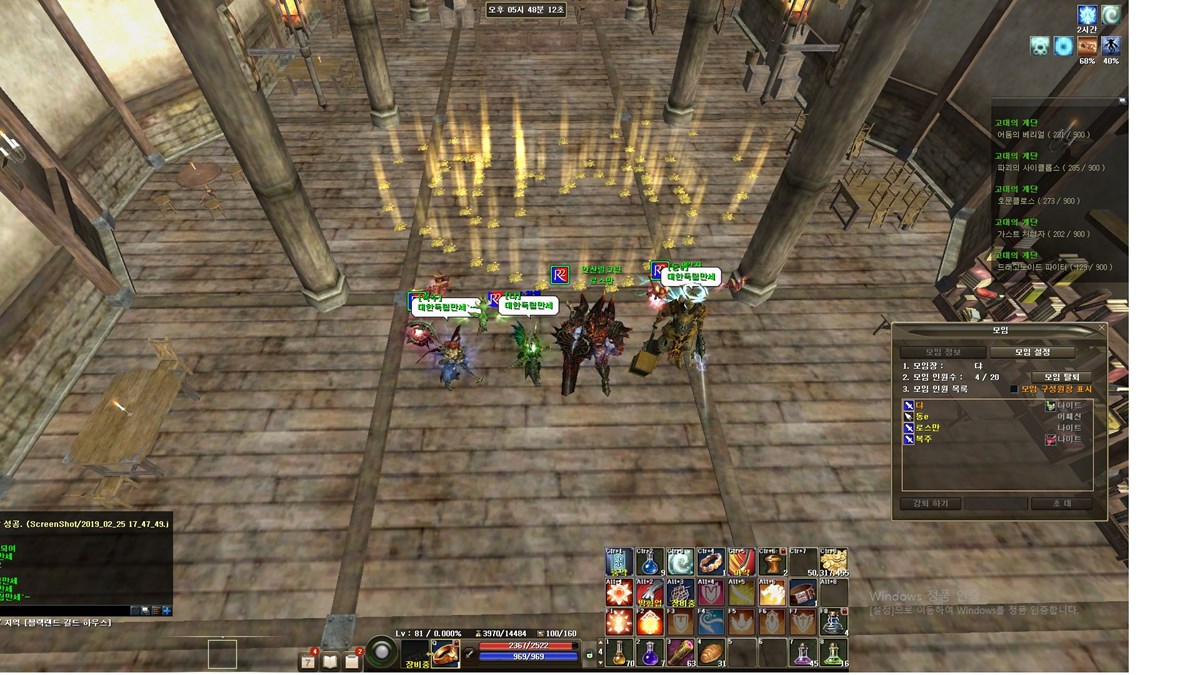Close the 모임 party window
Image resolution: width=1200 pixels, height=675 pixels.
tap(1102, 327)
